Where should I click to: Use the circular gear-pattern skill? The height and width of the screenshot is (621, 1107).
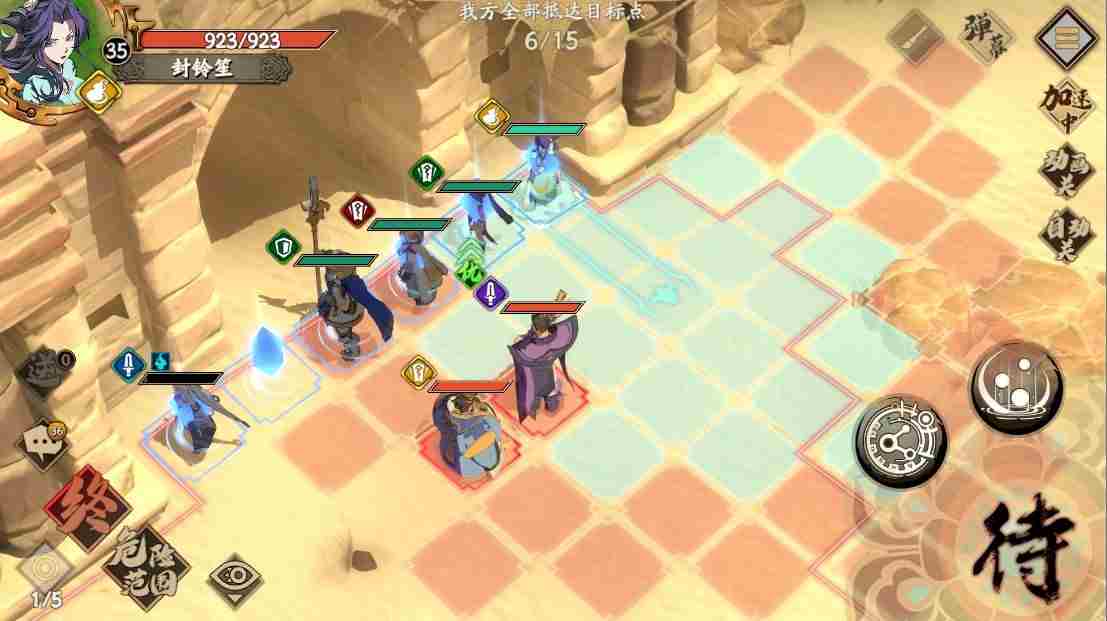900,441
